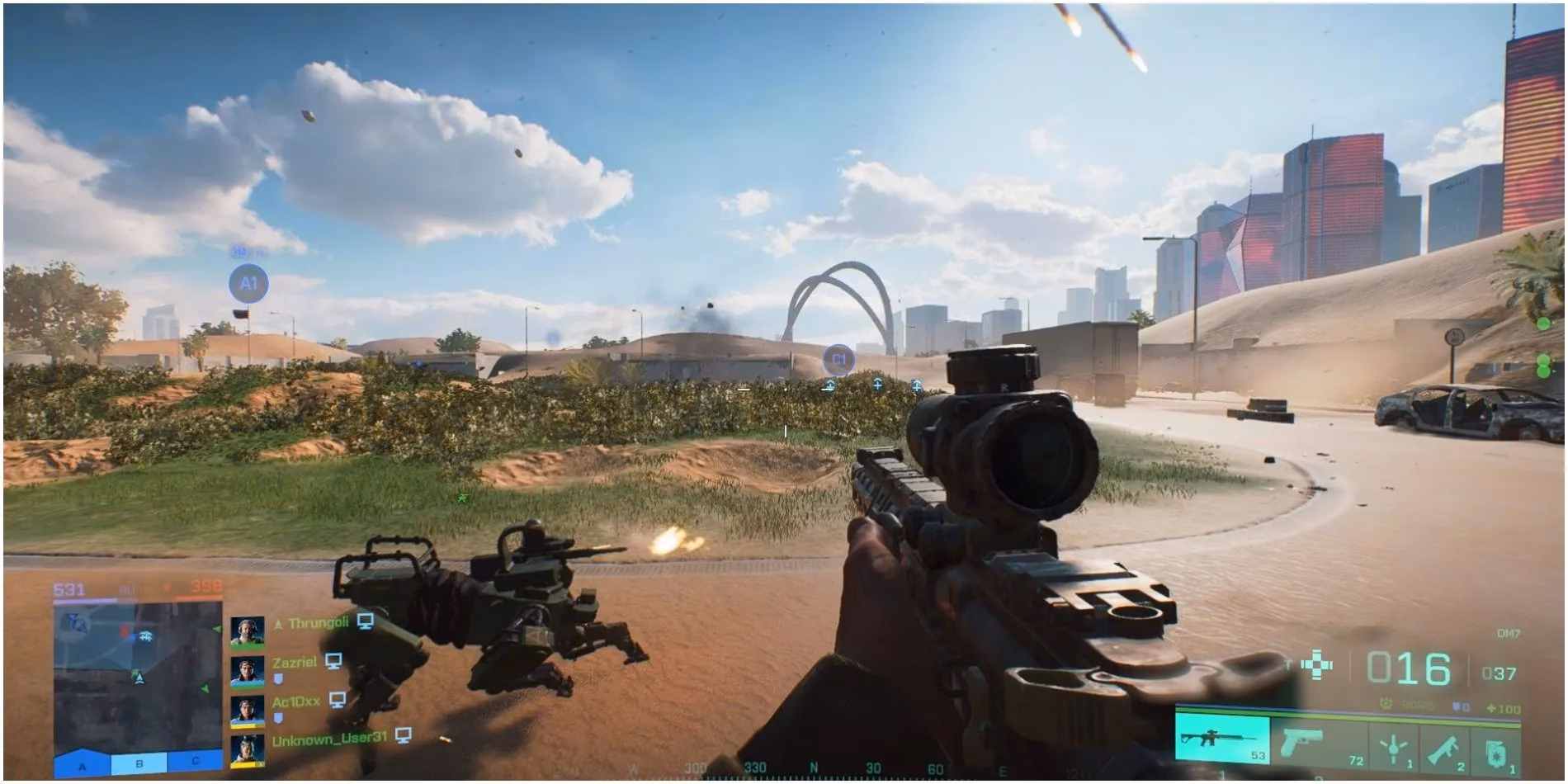
Task: Click the friendly score progress bar under 631
Action: pyautogui.click(x=84, y=598)
